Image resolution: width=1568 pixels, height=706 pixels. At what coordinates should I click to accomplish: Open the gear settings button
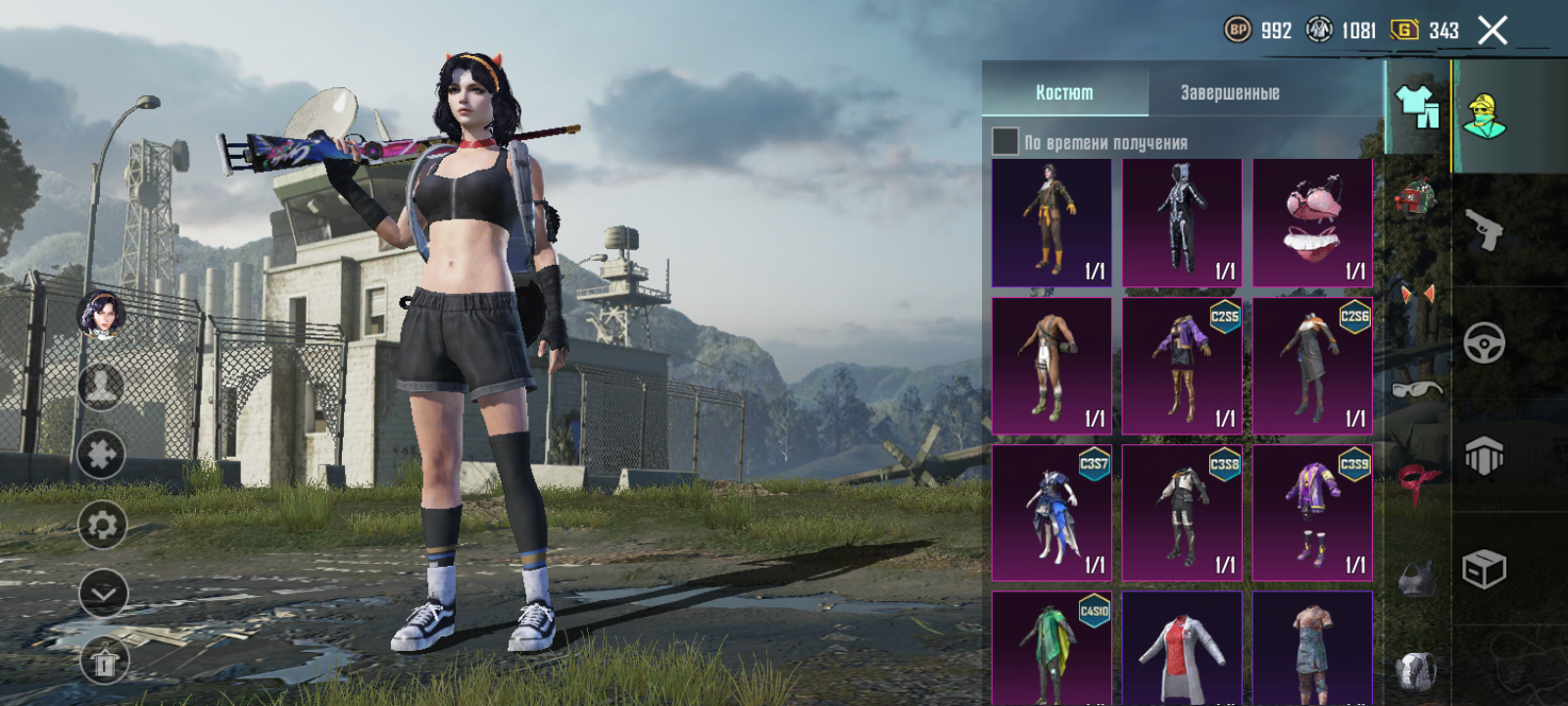[x=102, y=526]
